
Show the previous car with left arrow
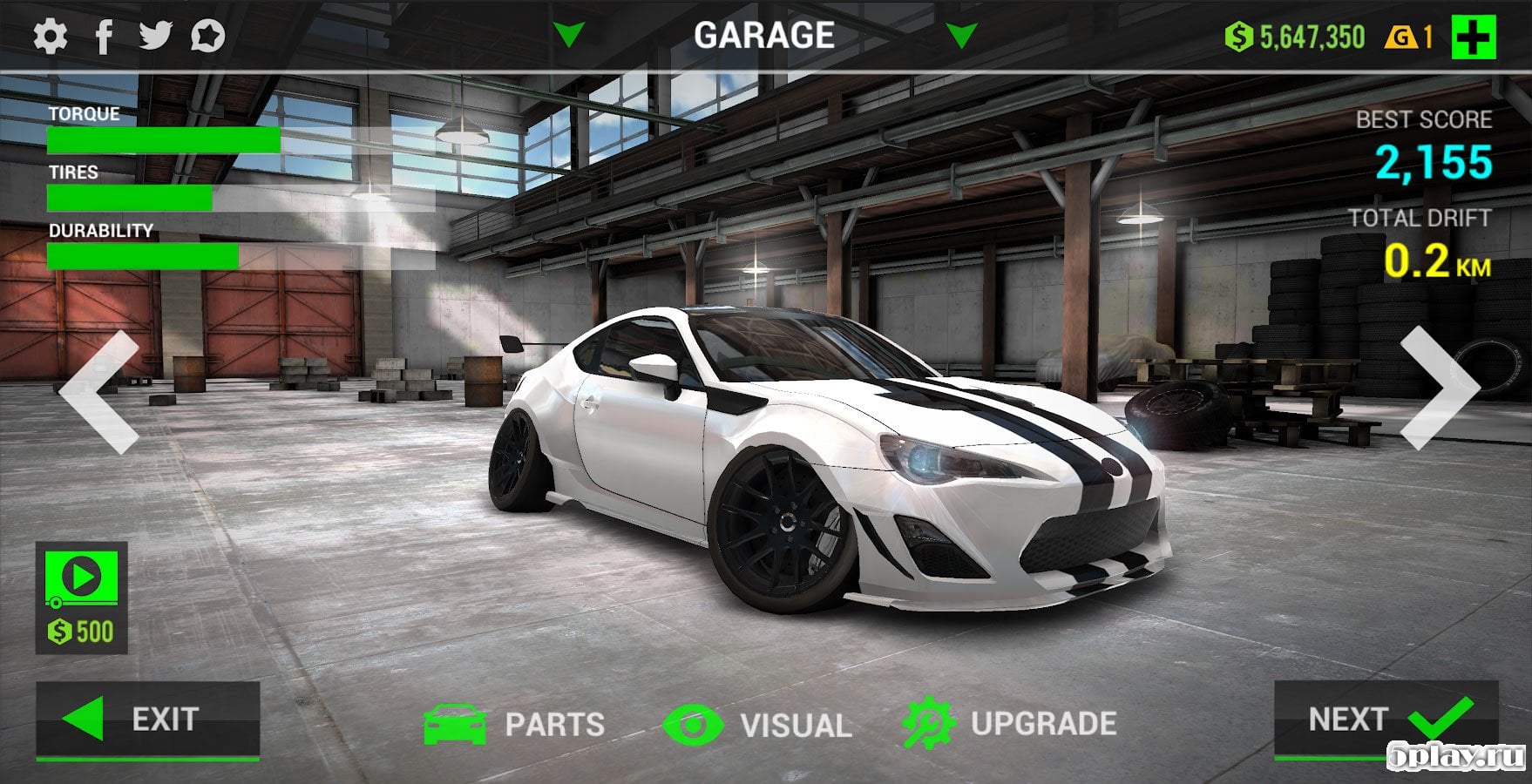pyautogui.click(x=100, y=390)
